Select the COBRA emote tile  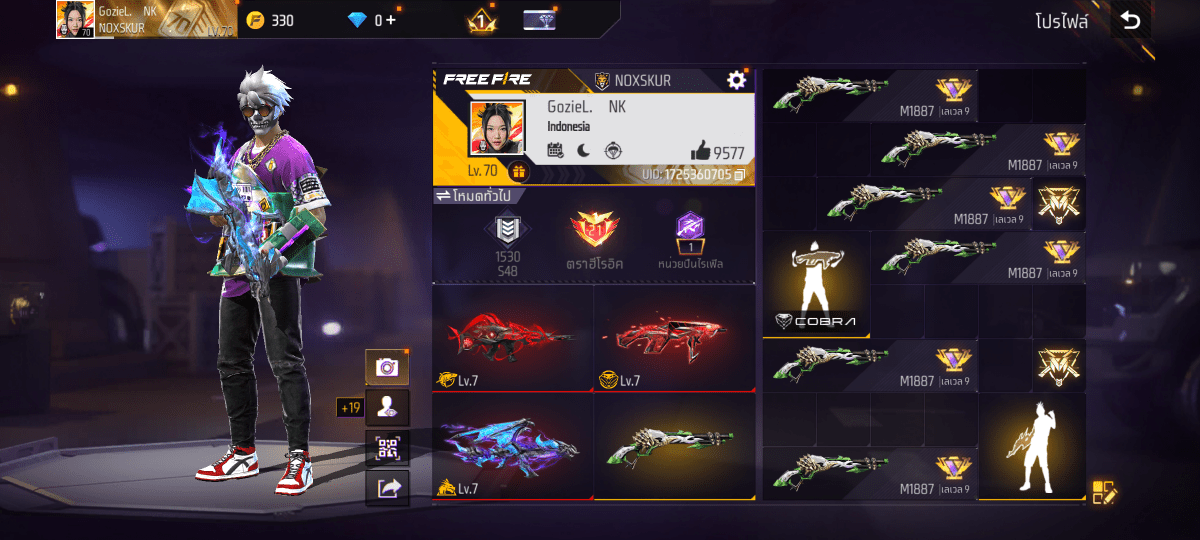(816, 285)
